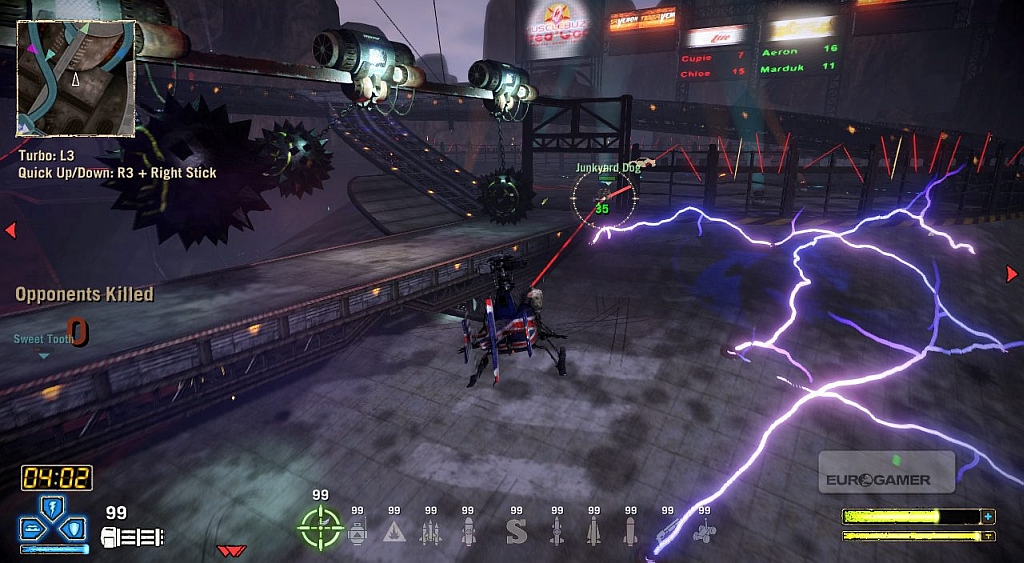1024x563 pixels.
Task: Pick the S-shaped weapon icon
Action: [x=516, y=531]
